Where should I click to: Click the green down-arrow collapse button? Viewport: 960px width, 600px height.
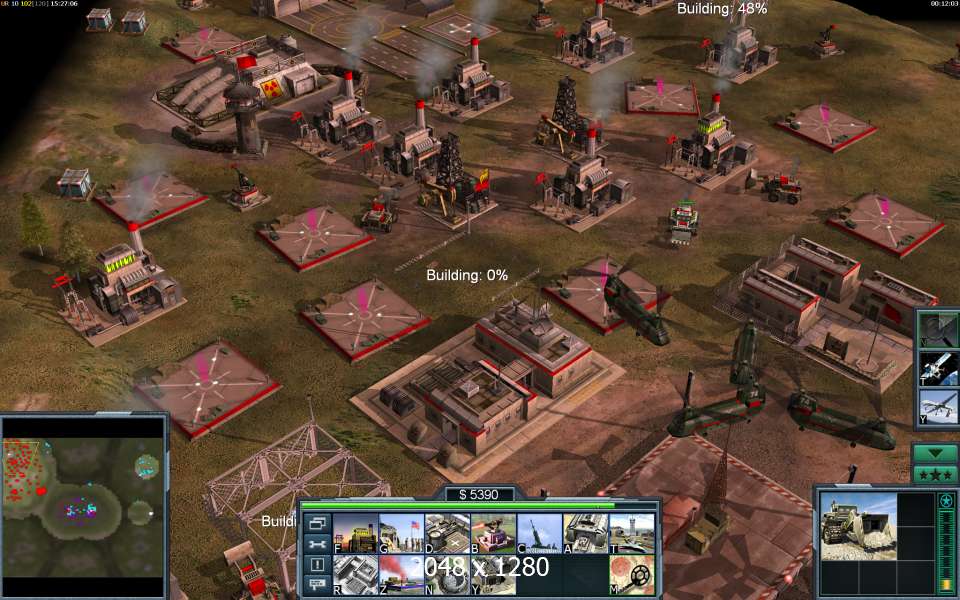pos(934,452)
